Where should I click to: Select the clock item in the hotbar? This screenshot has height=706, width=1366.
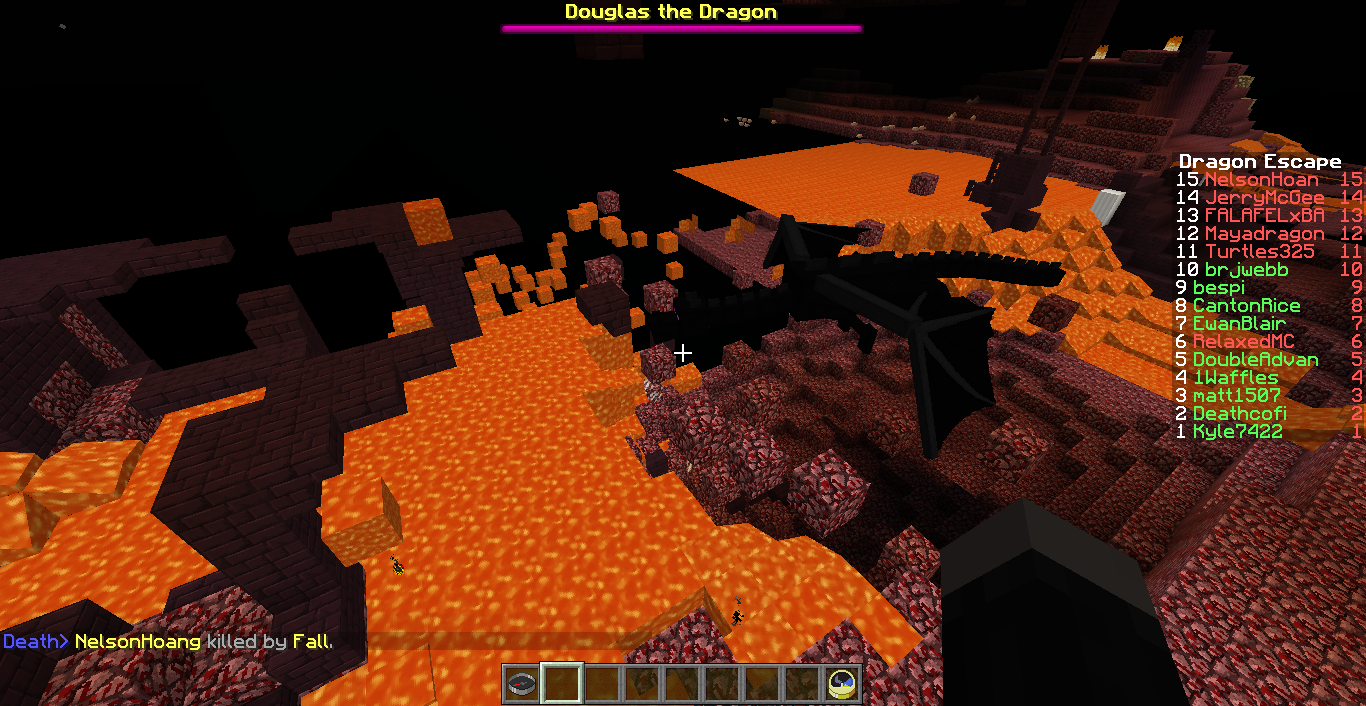coord(842,685)
